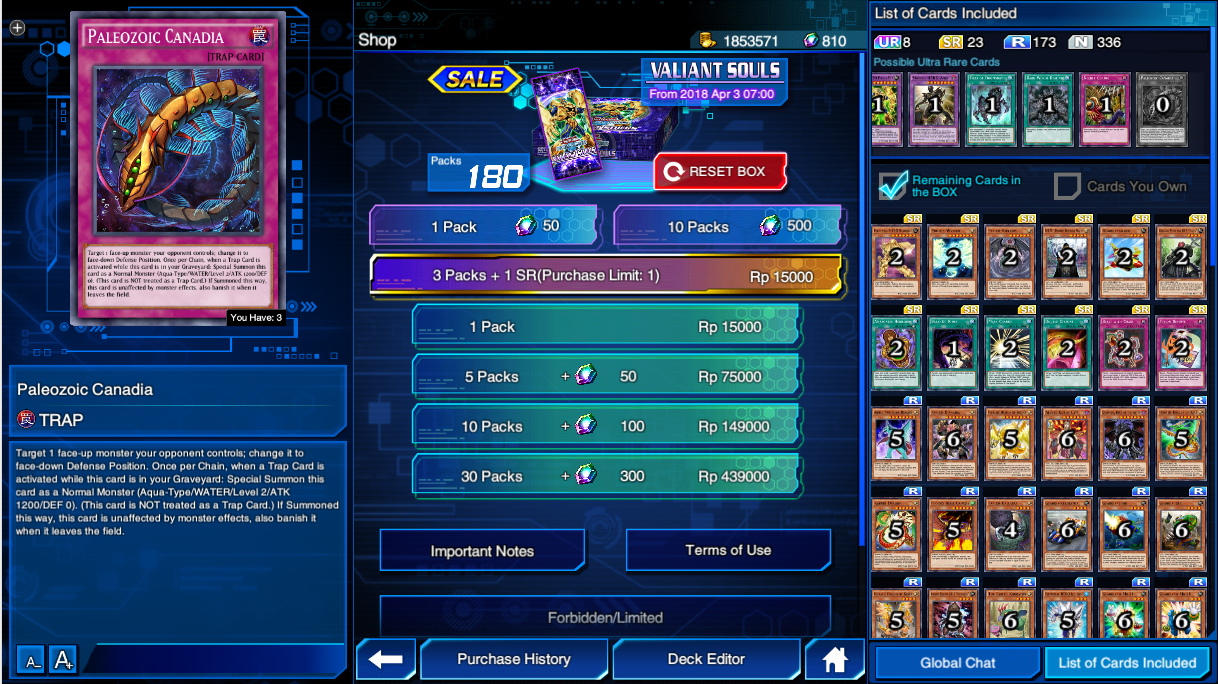Toggle Remaining Cards in the BOX checkbox
This screenshot has width=1218, height=684.
tap(892, 186)
